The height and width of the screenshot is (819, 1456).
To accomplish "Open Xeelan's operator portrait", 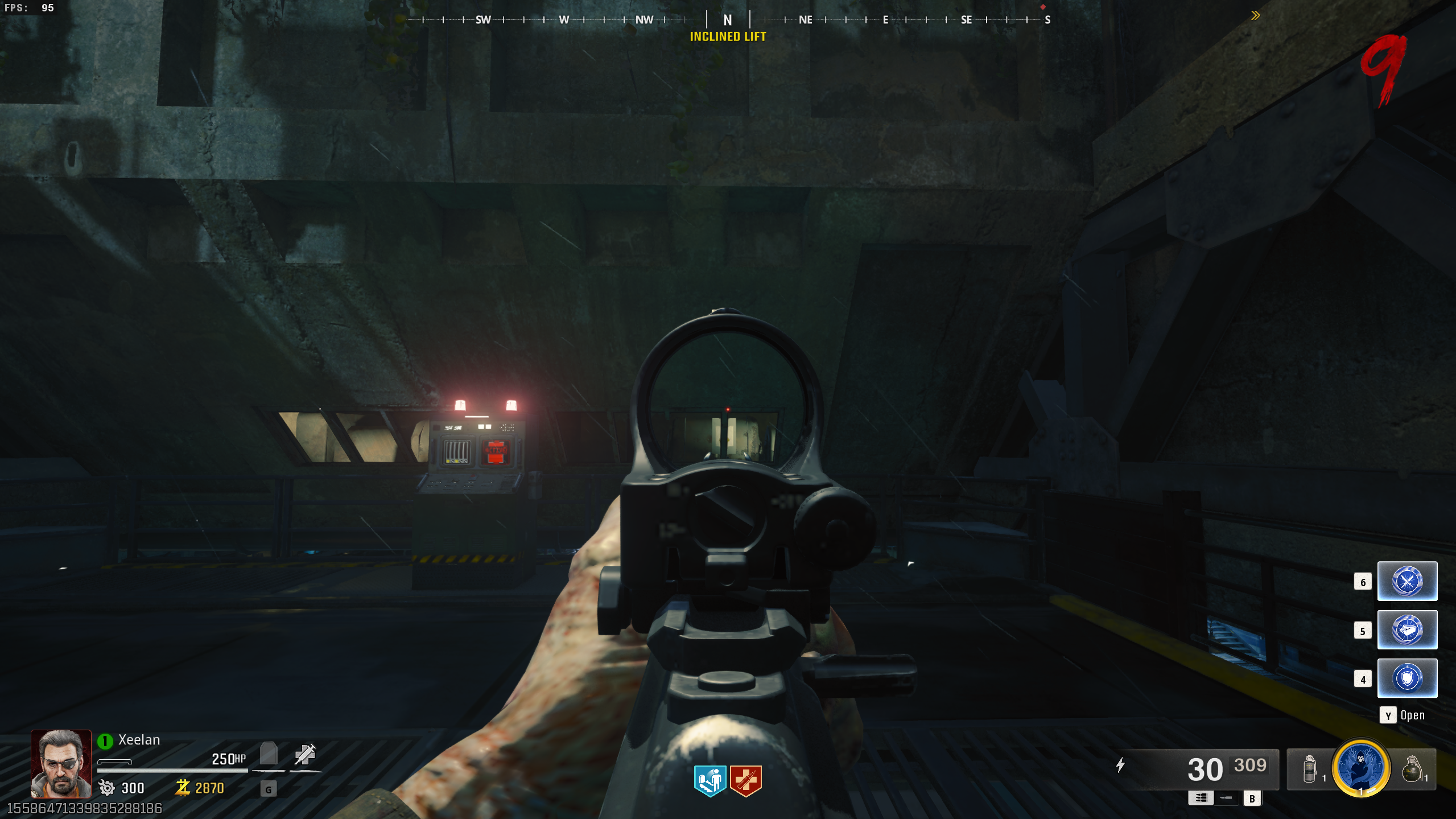I will pyautogui.click(x=61, y=763).
